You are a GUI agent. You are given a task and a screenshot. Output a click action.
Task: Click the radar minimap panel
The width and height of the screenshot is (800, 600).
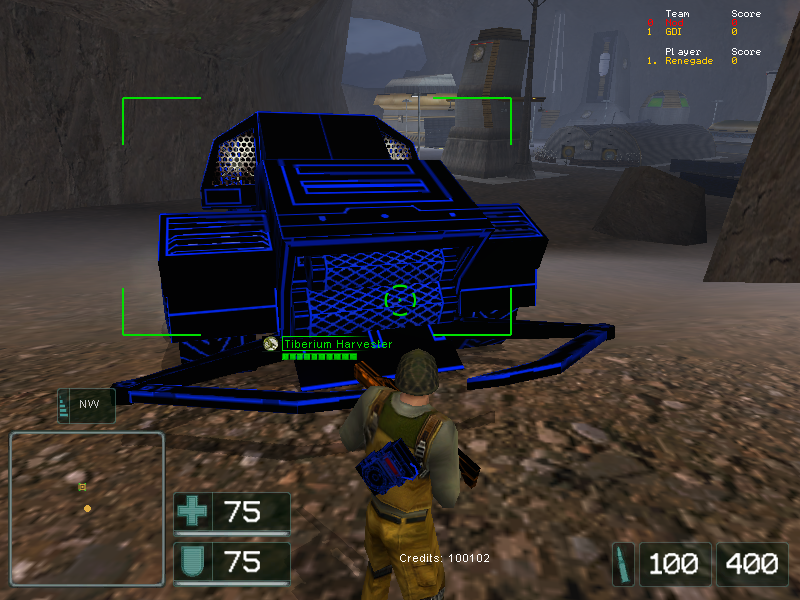point(86,508)
